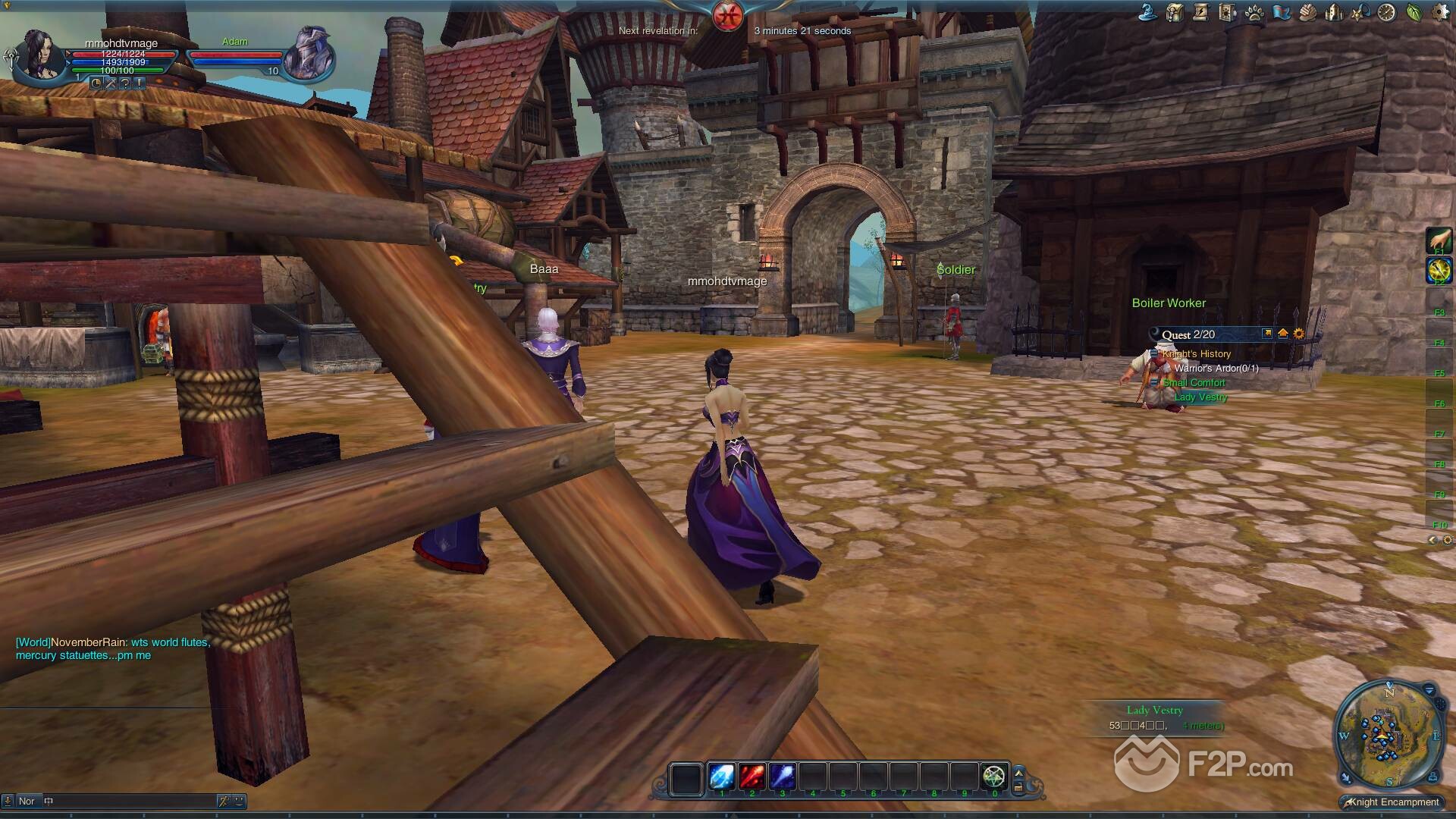Activate the ice crystal skill in slot 1
This screenshot has height=819, width=1456.
pyautogui.click(x=721, y=777)
